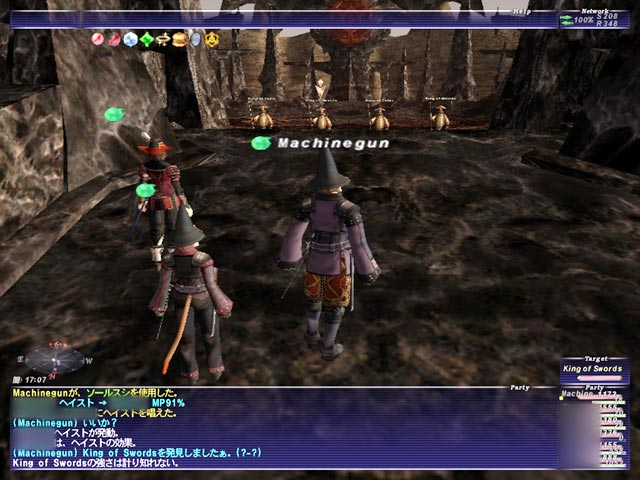This screenshot has height=480, width=640.
Task: Click the golden spinning haste status icon
Action: [163, 39]
